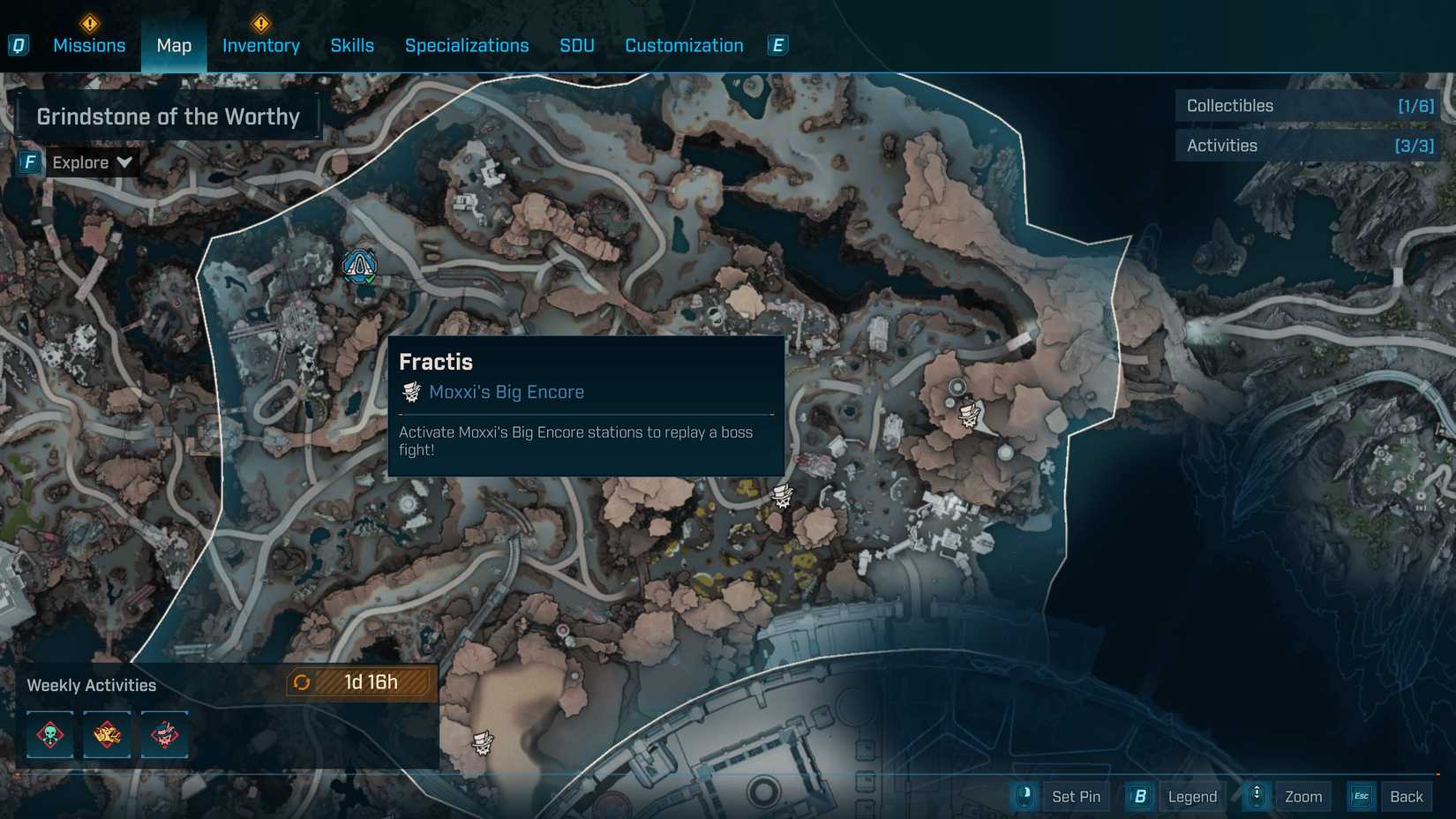Select the top-hat skull weekly activity

164,734
